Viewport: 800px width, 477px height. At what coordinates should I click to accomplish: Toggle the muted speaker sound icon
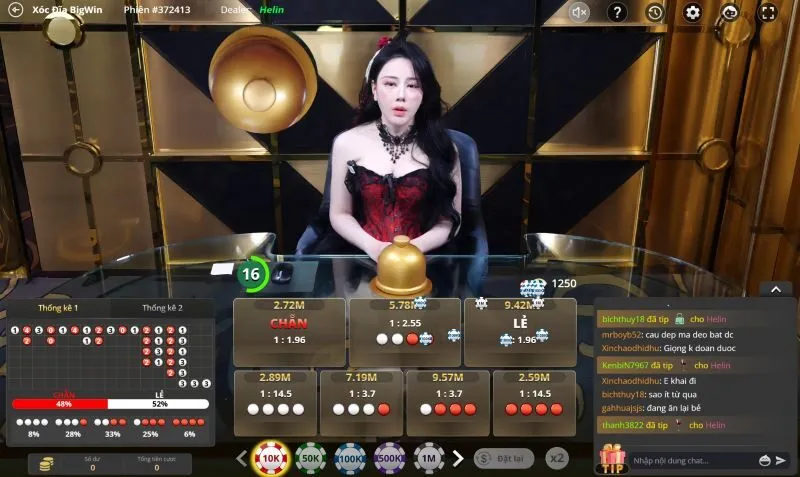tap(580, 13)
